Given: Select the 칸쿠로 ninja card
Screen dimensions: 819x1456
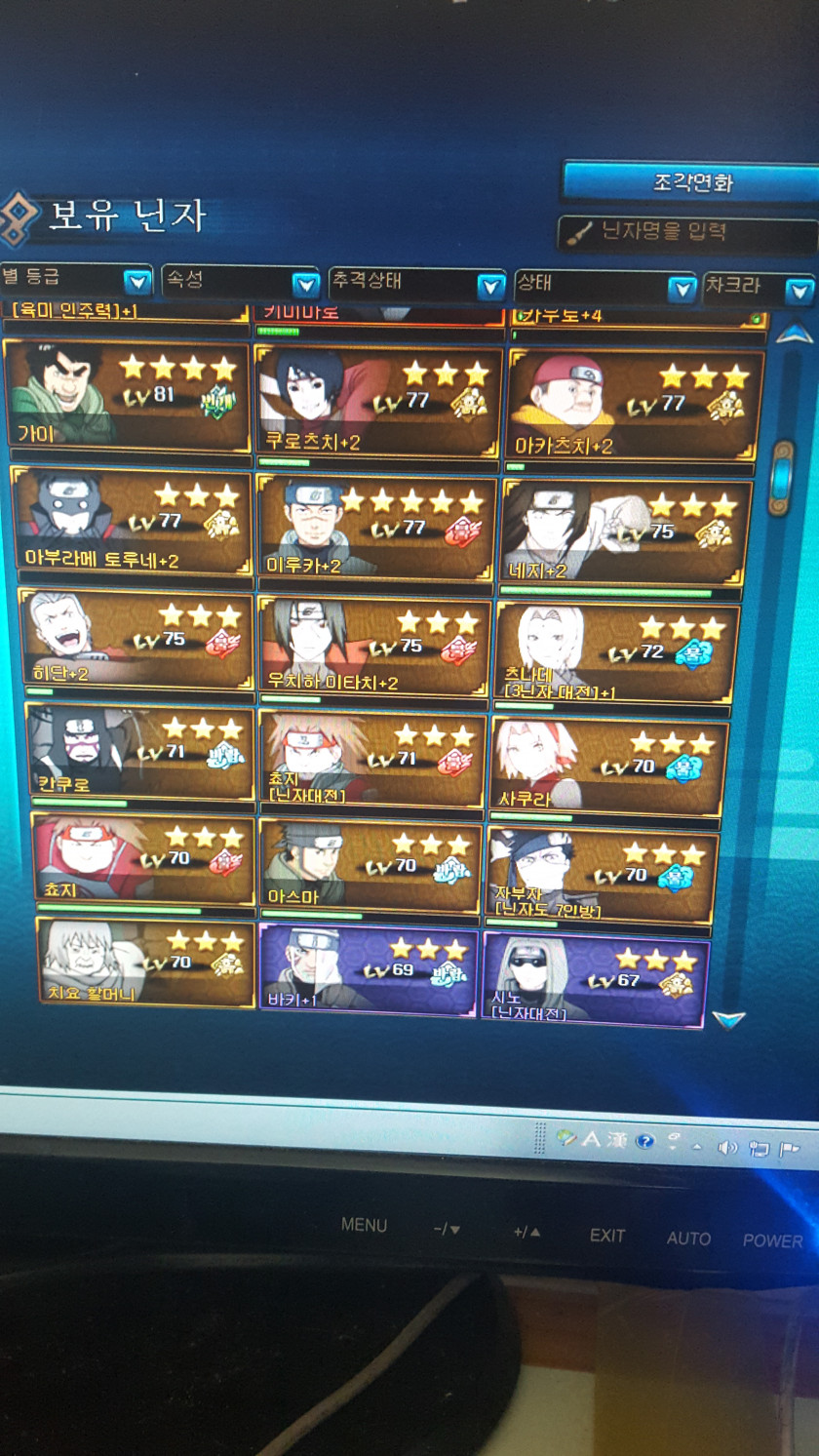Looking at the screenshot, I should (x=140, y=752).
